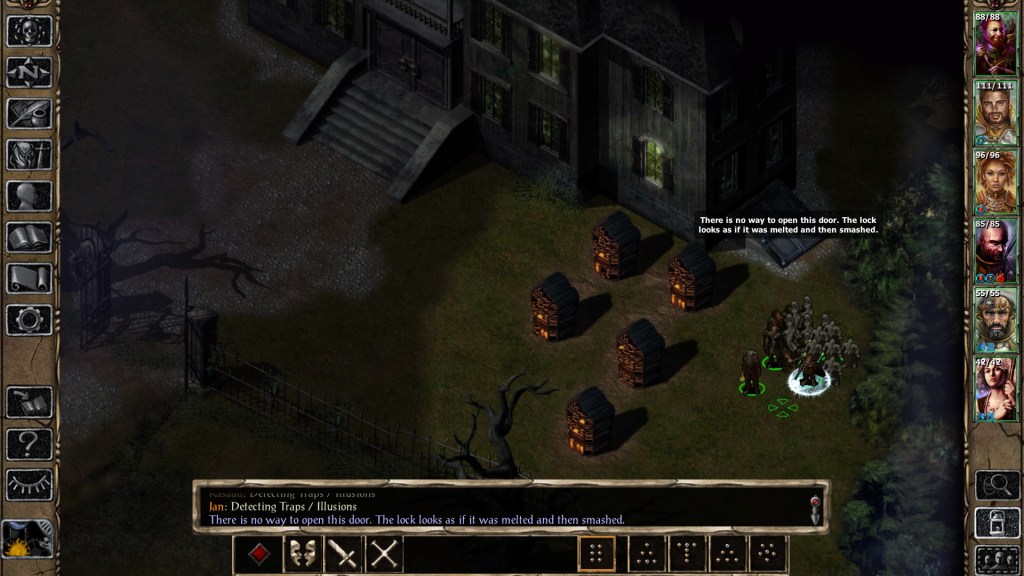Screen dimensions: 1024x576
Task: Choose the highlighted two-column party formation
Action: click(597, 554)
